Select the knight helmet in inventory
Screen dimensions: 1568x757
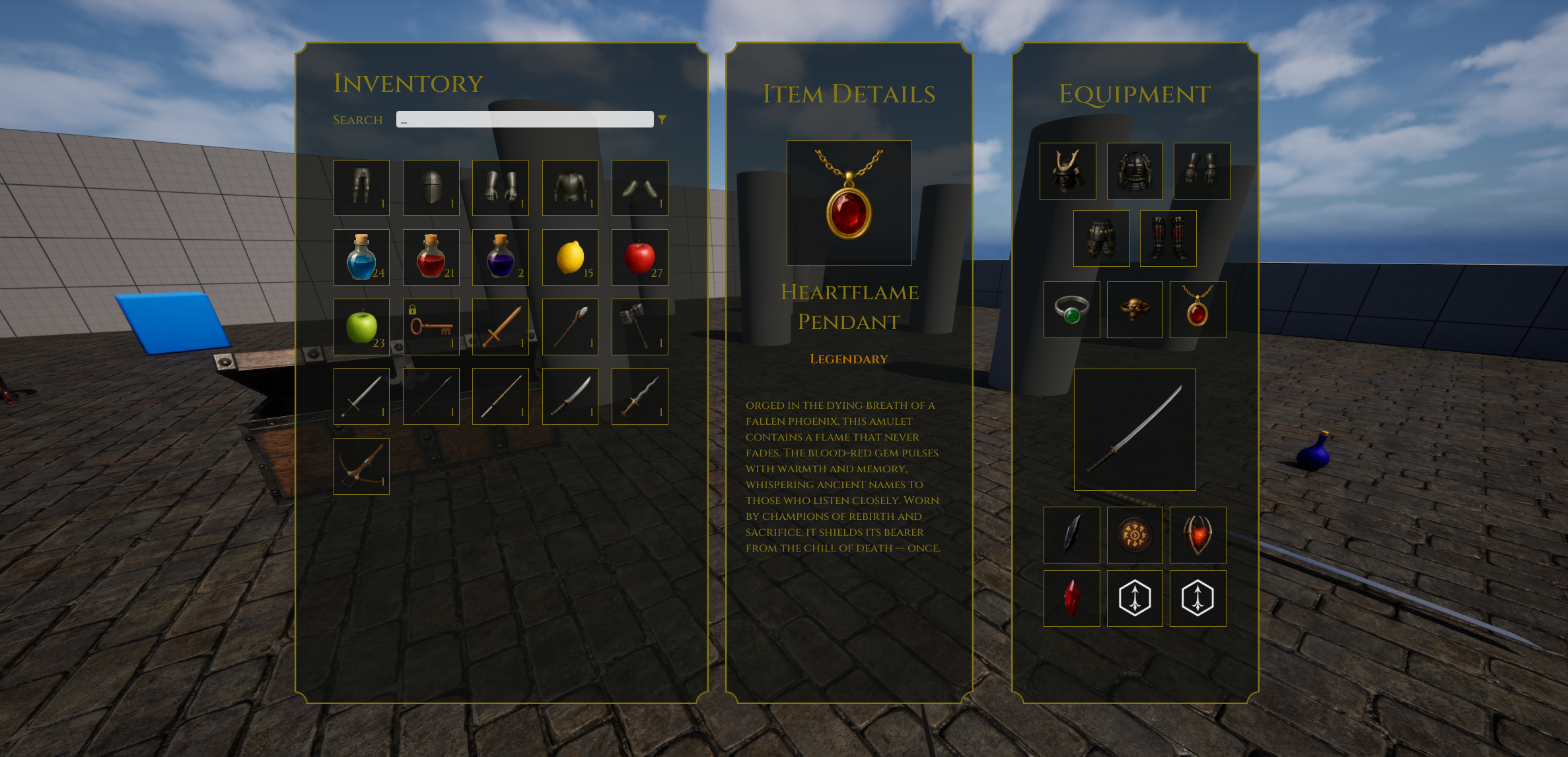431,188
